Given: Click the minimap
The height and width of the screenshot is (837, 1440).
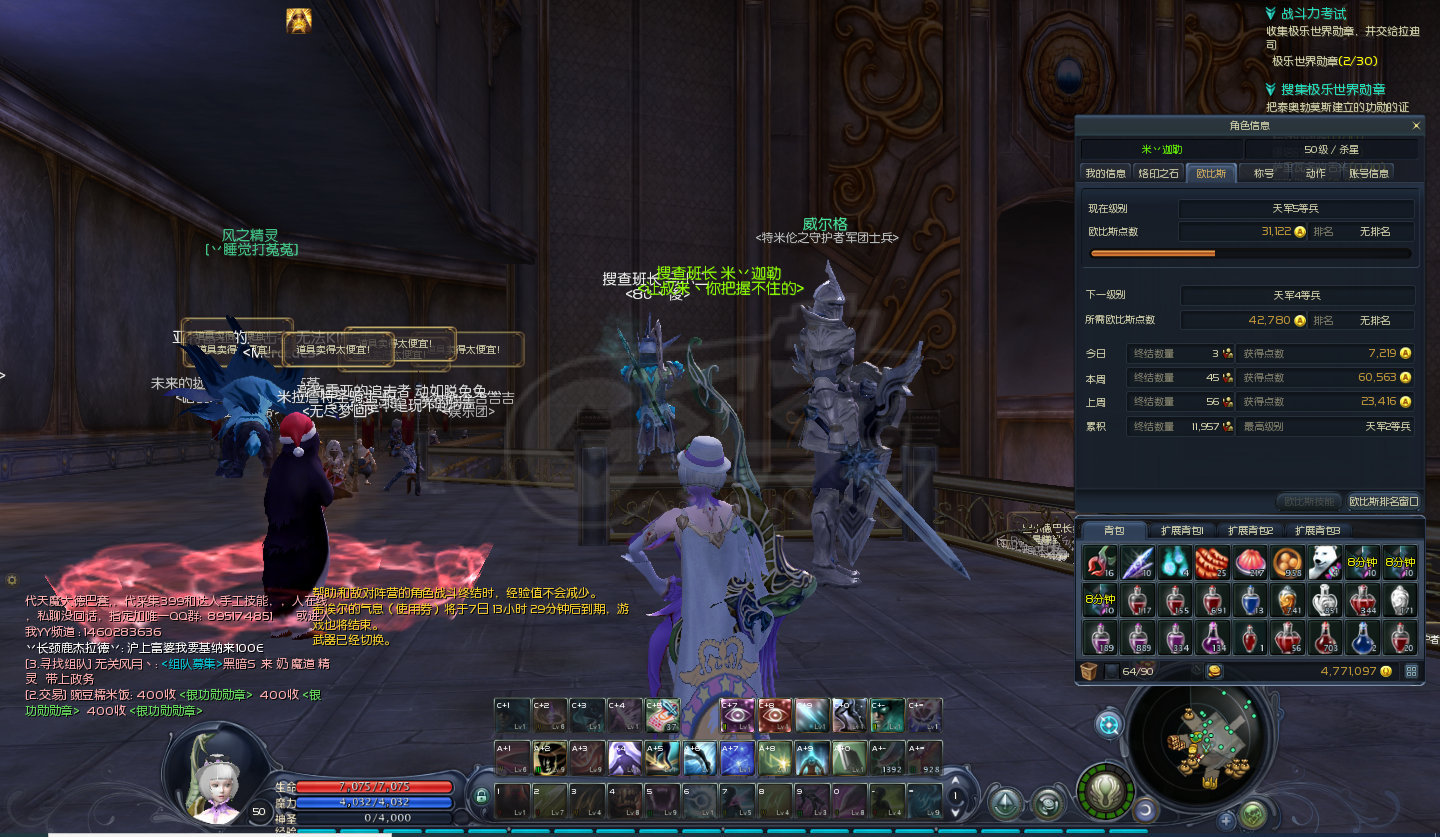Looking at the screenshot, I should [x=1200, y=738].
